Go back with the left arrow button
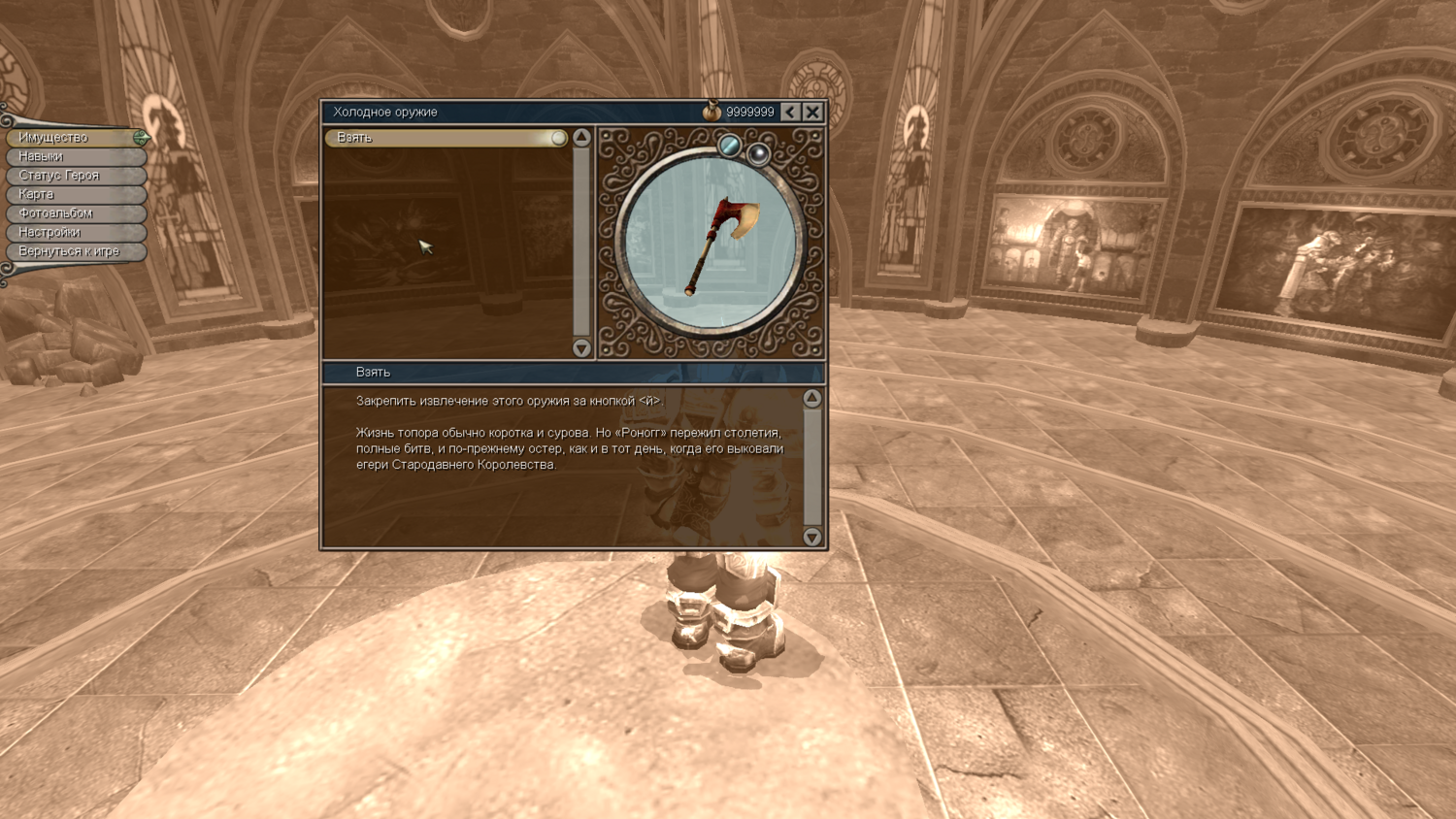The height and width of the screenshot is (819, 1456). (x=791, y=113)
